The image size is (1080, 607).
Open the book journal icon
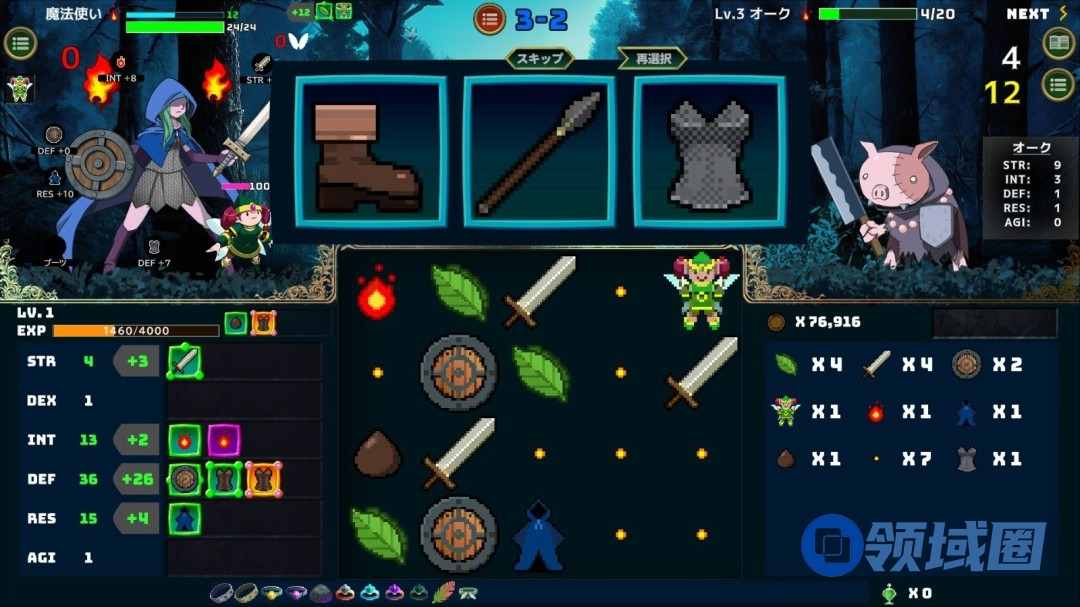1058,43
